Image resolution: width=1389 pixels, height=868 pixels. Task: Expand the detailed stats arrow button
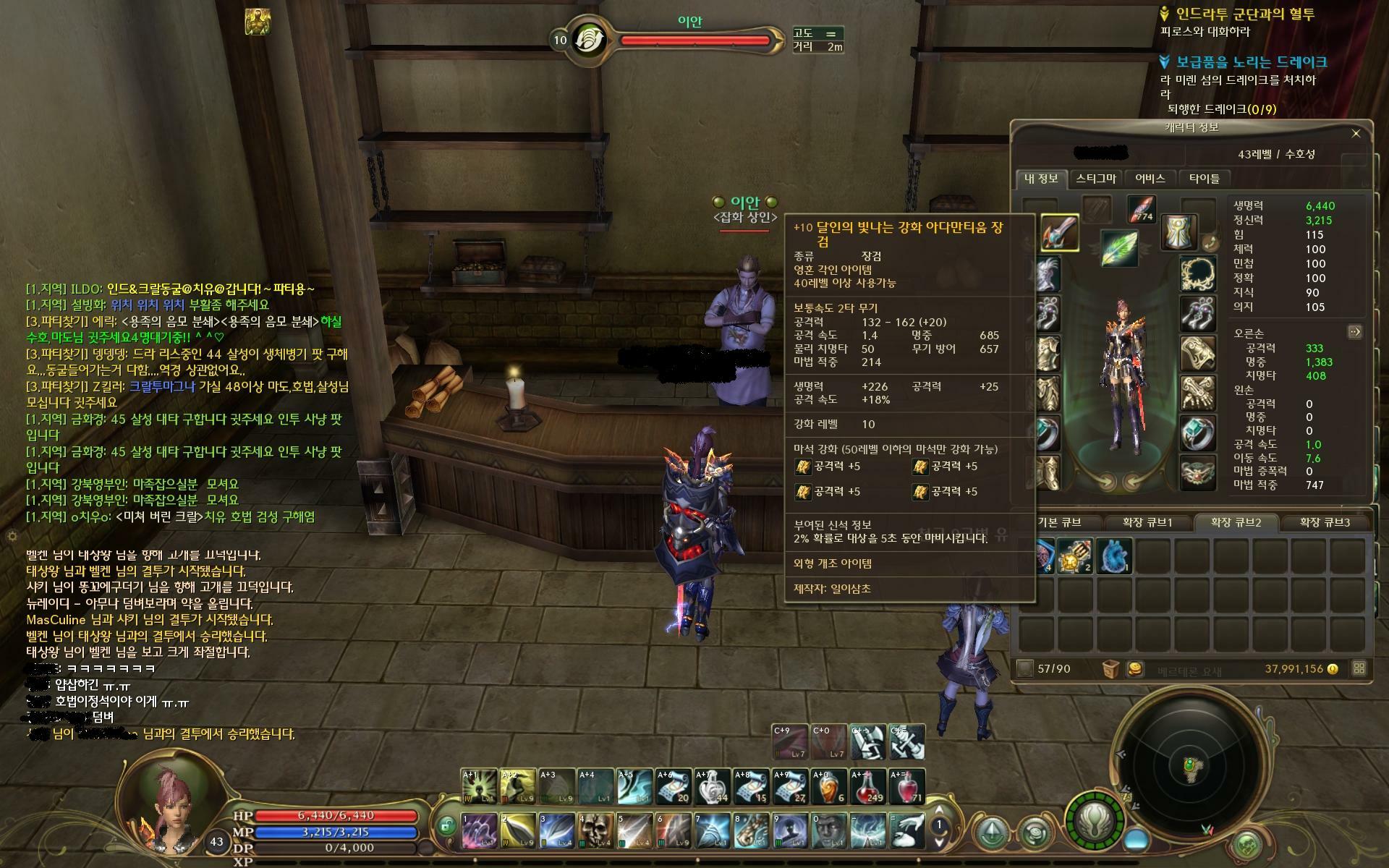pyautogui.click(x=1354, y=332)
